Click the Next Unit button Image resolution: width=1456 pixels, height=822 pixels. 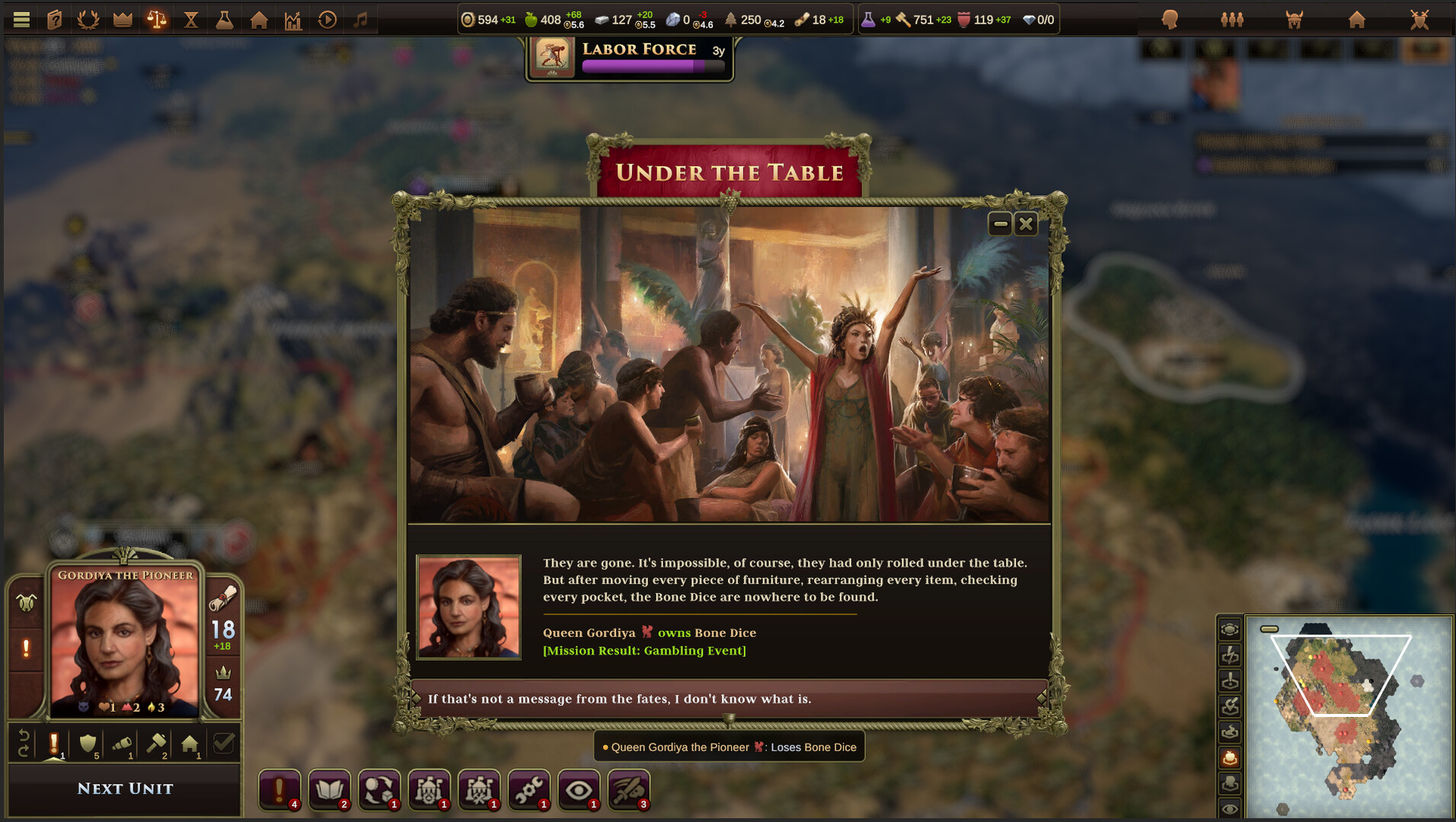coord(125,789)
